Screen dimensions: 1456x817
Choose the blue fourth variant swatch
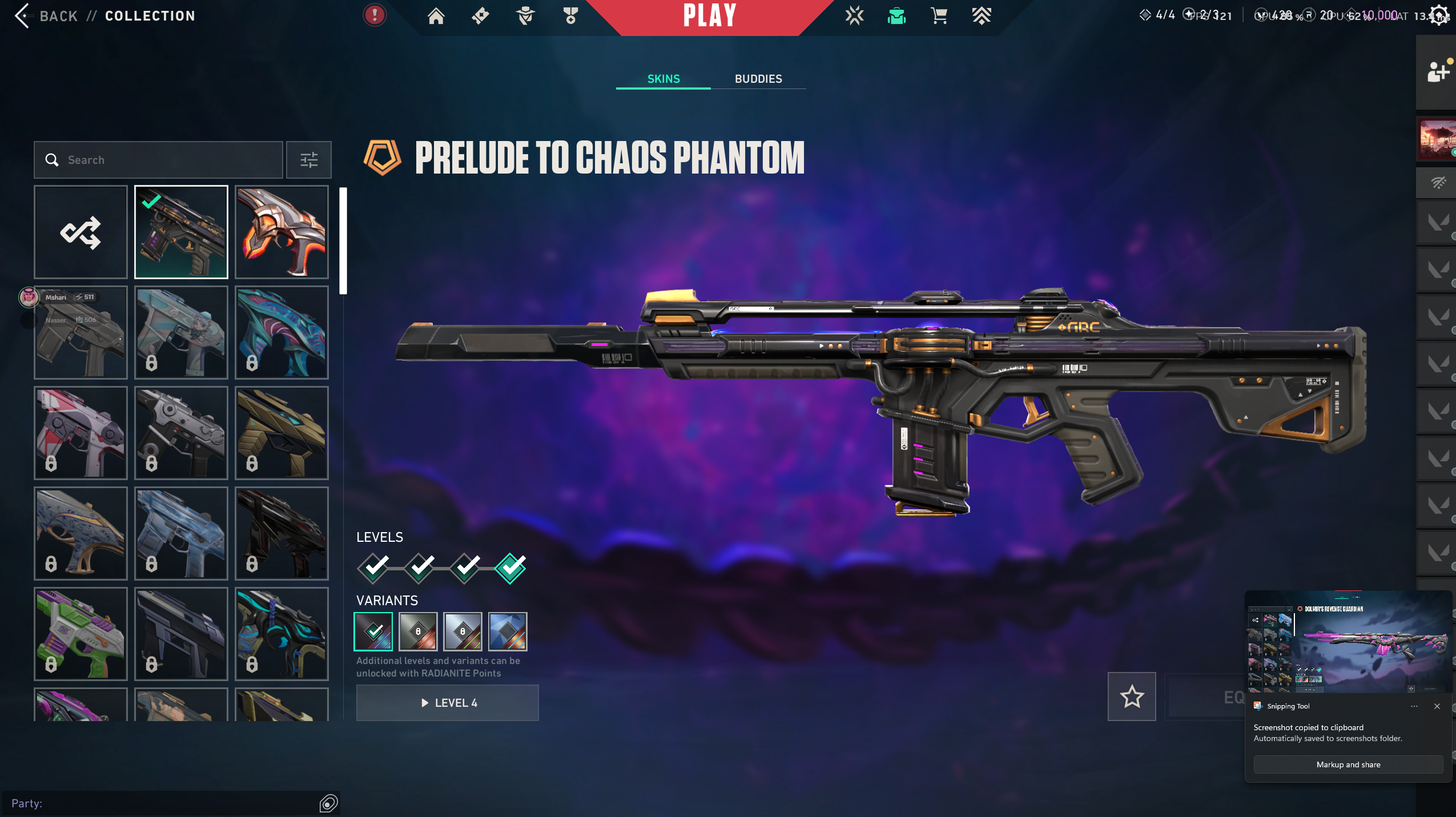tap(508, 631)
